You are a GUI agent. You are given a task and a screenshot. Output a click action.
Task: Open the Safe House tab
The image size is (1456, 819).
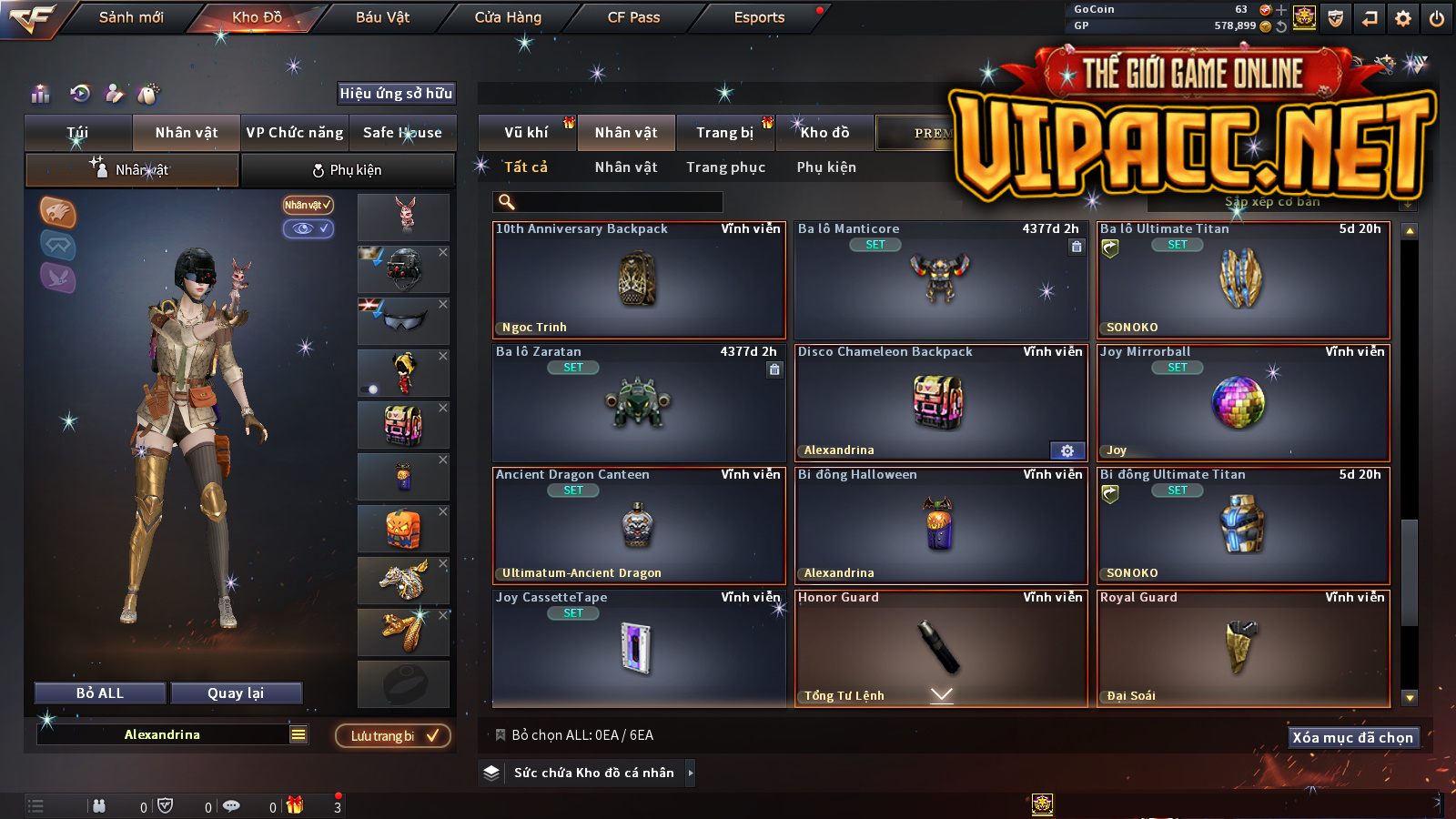click(x=402, y=133)
